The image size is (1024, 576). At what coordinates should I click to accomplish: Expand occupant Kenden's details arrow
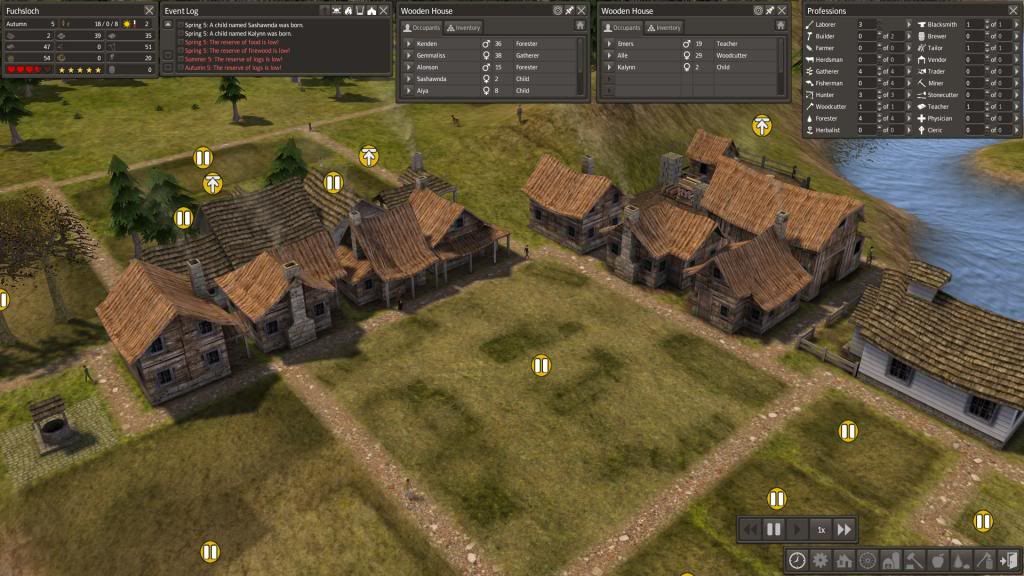408,45
